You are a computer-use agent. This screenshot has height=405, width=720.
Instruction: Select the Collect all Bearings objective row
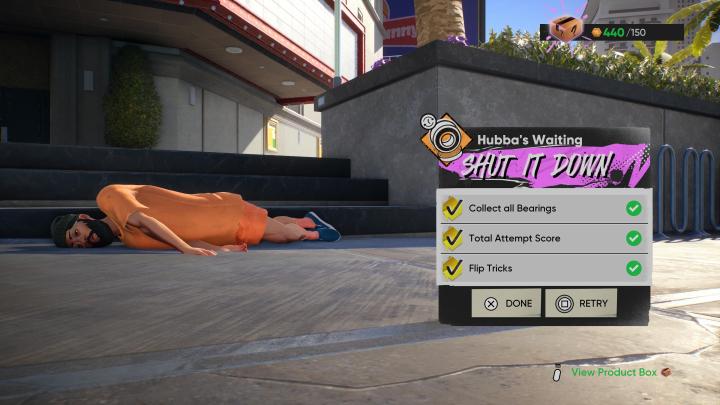click(x=544, y=208)
